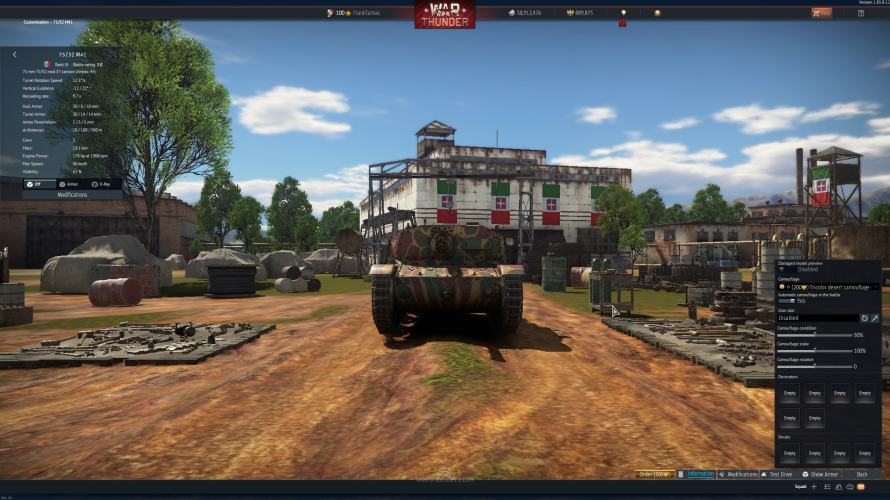Viewport: 890px width, 500px height.
Task: Click the War Thunder logo
Action: [x=445, y=14]
